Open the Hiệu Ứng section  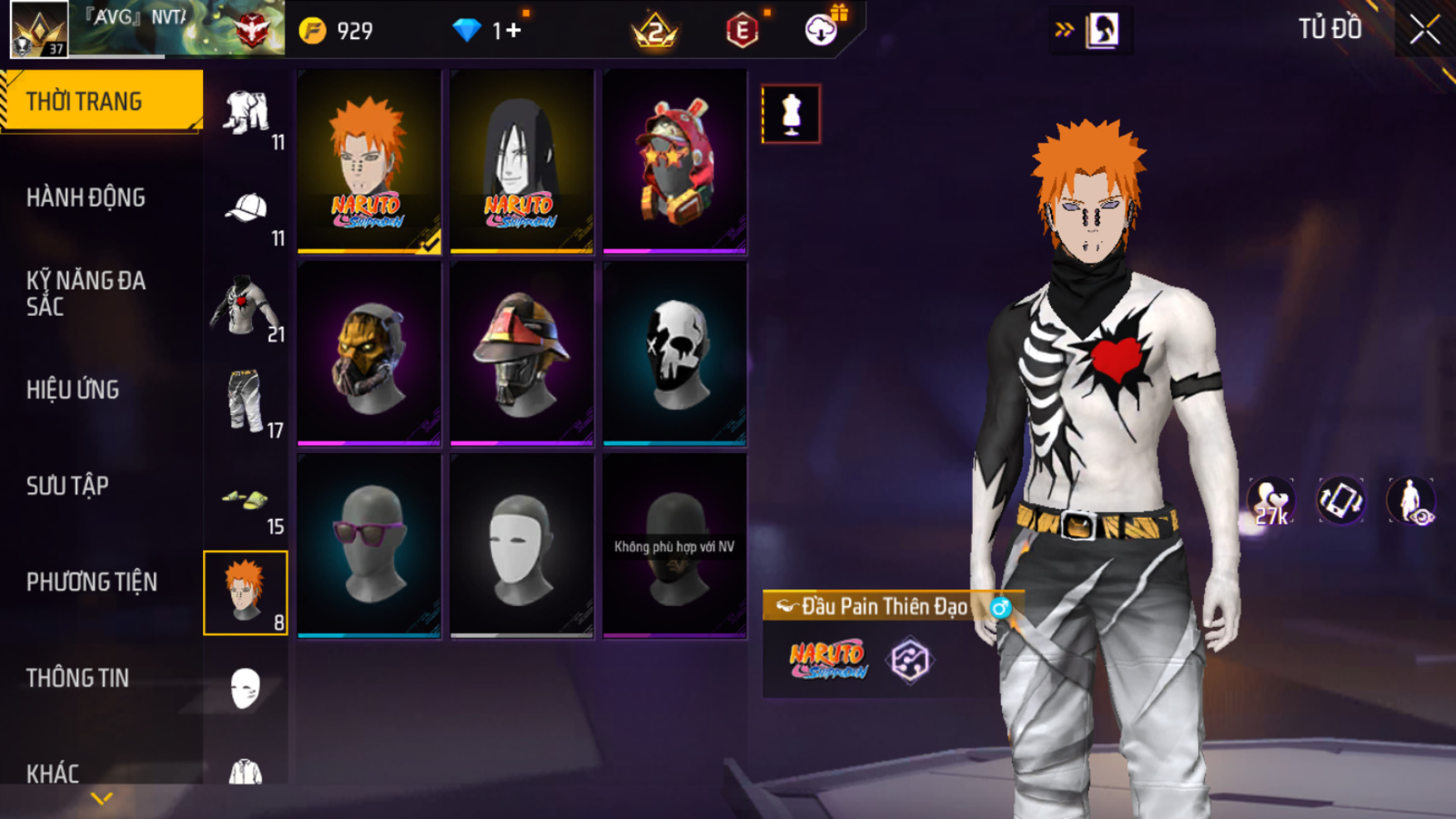pos(73,390)
